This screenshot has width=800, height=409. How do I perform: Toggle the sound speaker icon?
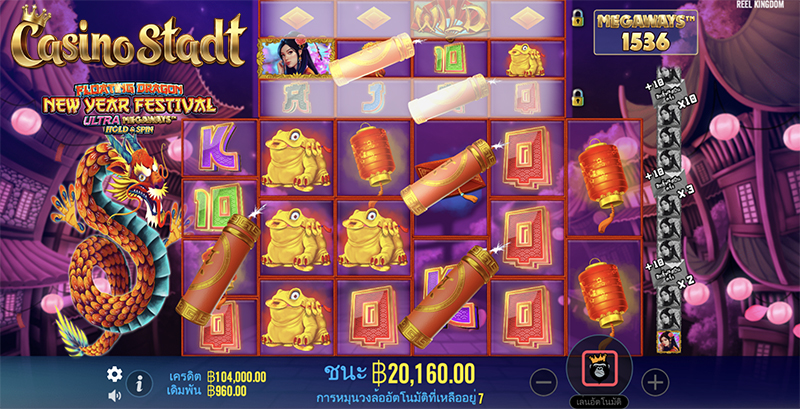click(x=114, y=394)
